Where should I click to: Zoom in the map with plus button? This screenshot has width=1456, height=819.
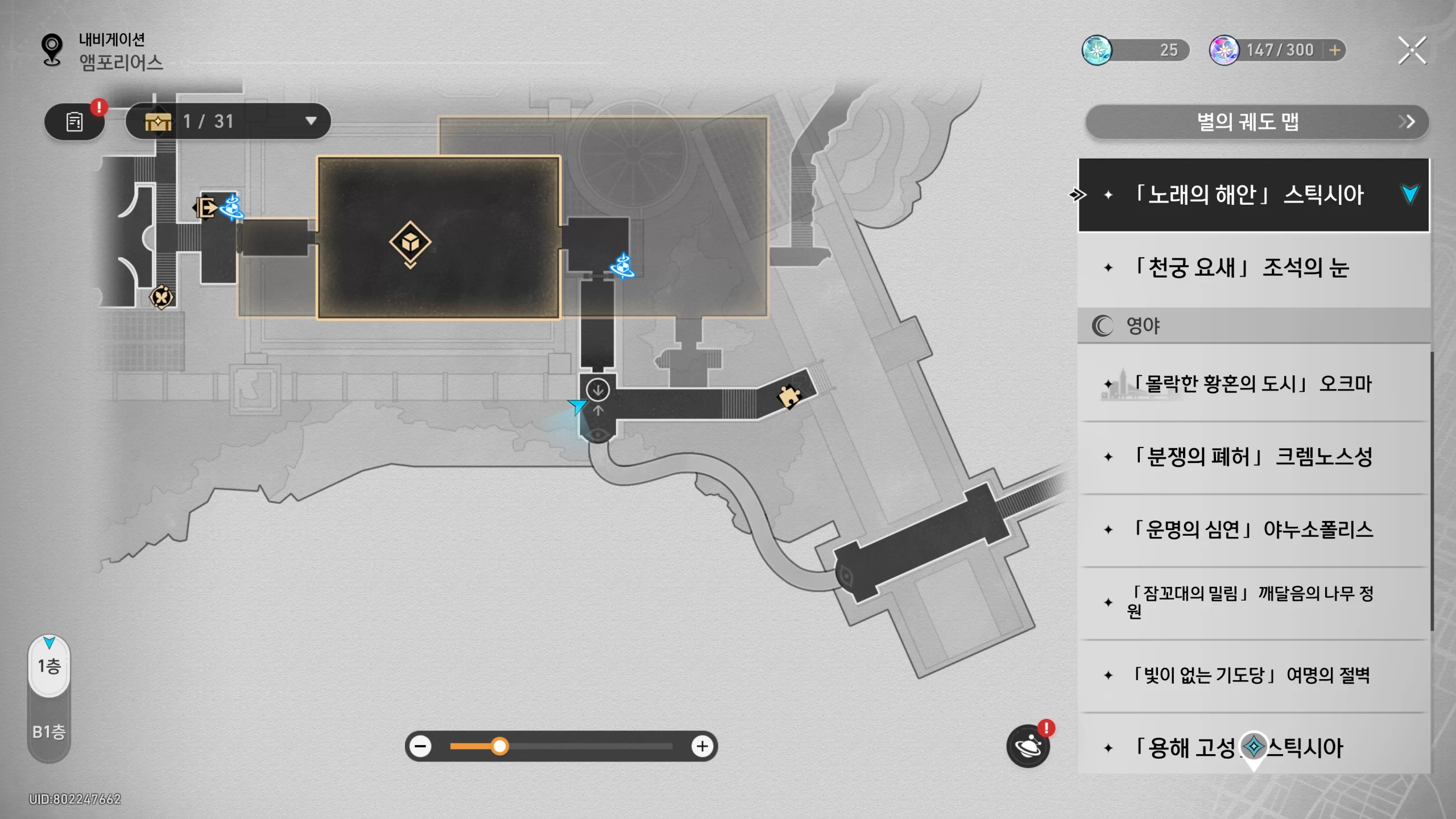(x=702, y=746)
